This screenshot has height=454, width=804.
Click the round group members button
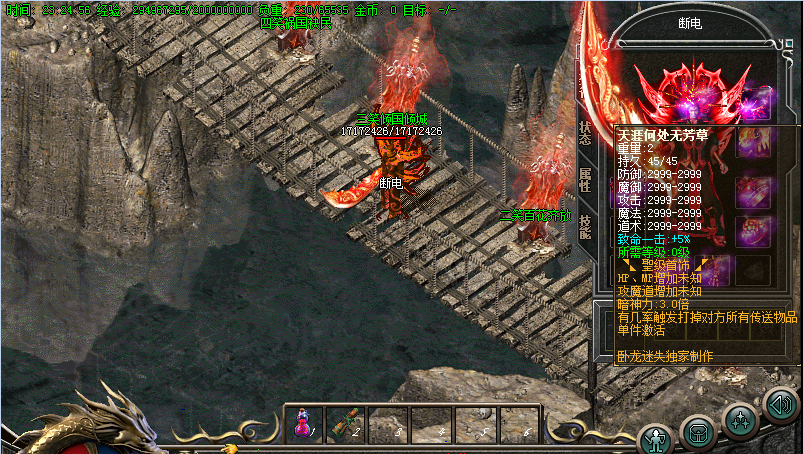(741, 420)
